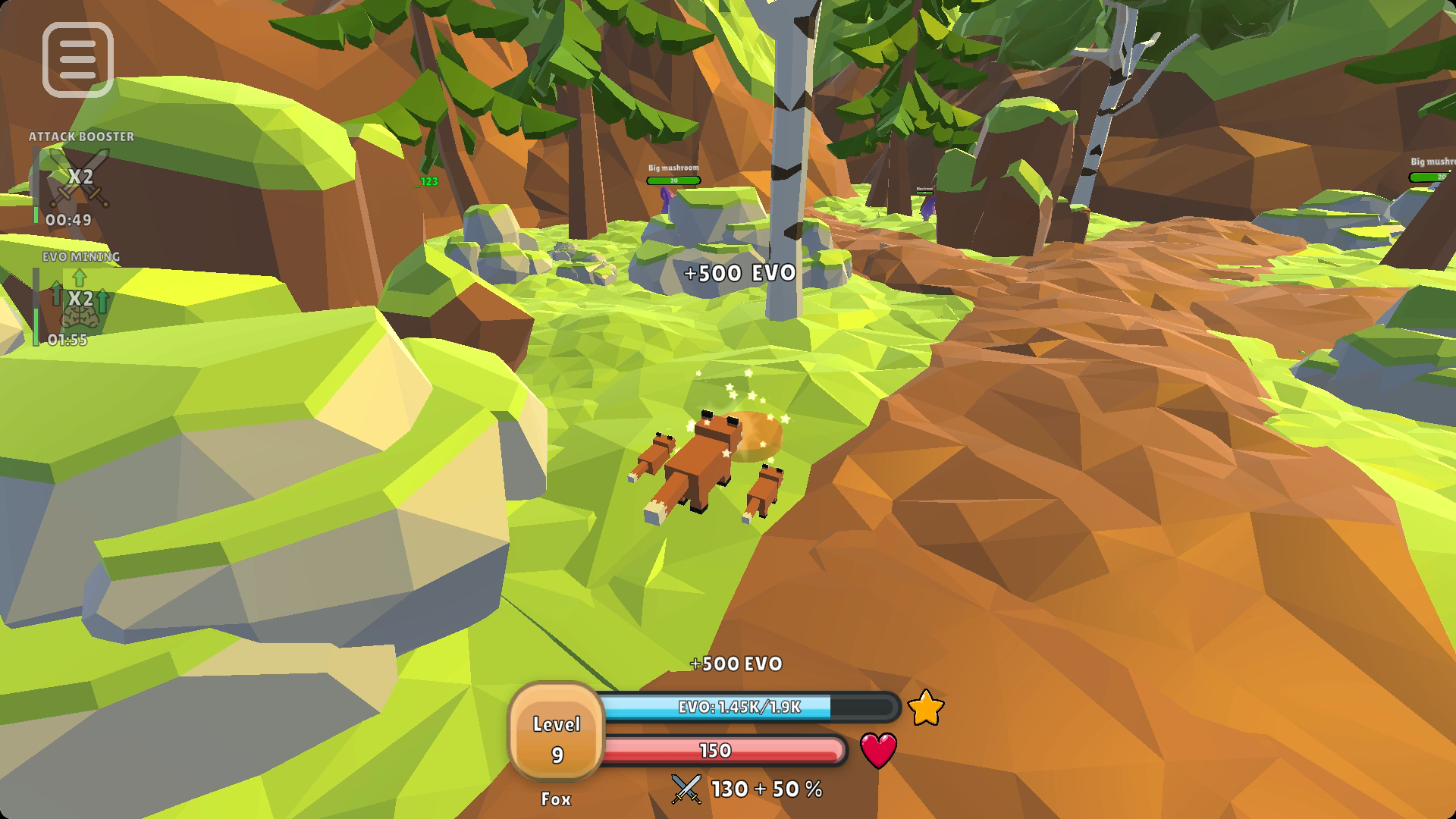Click the gold star beside the EVO bar

[x=925, y=708]
